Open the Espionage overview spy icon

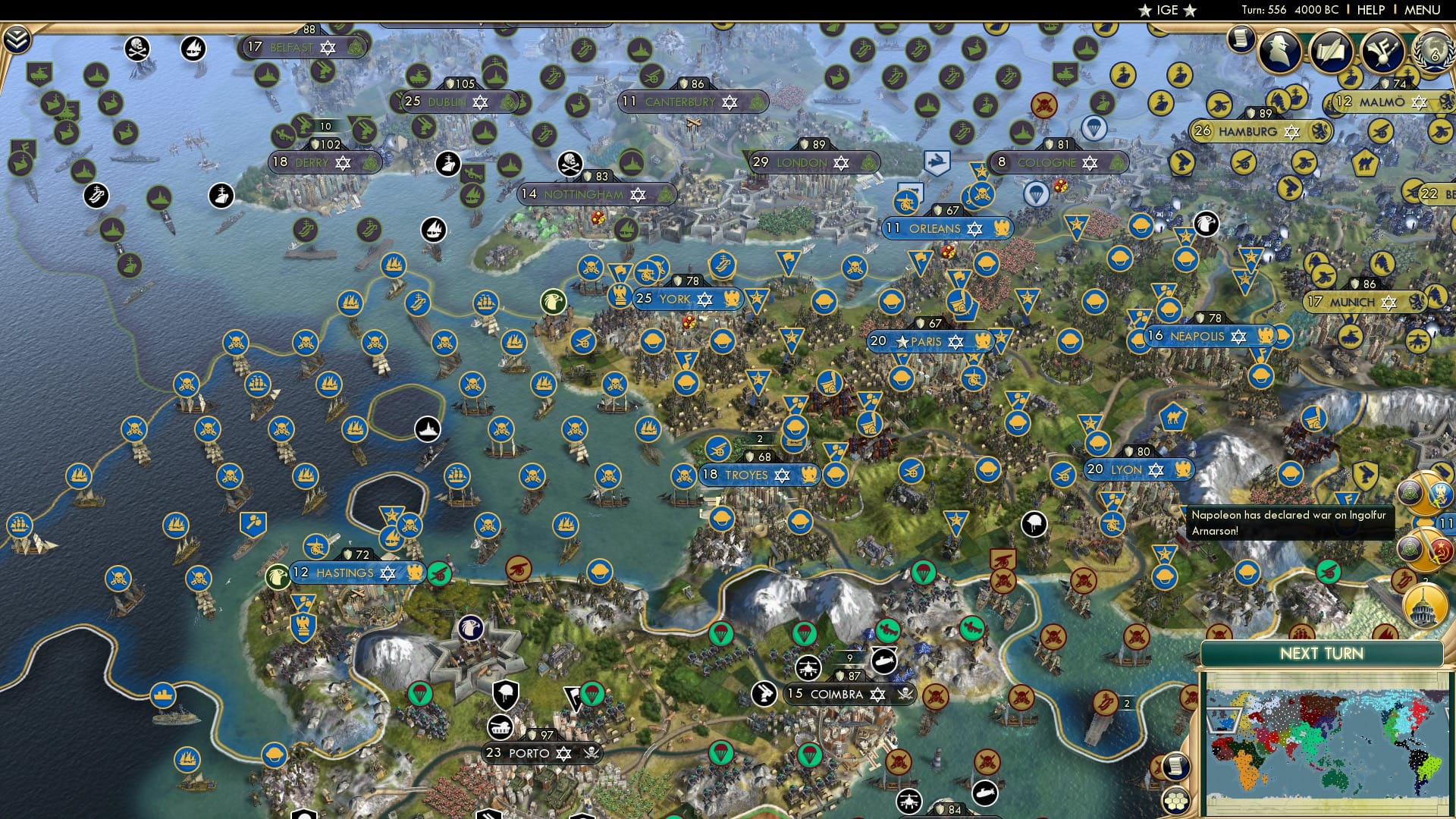(x=1280, y=52)
